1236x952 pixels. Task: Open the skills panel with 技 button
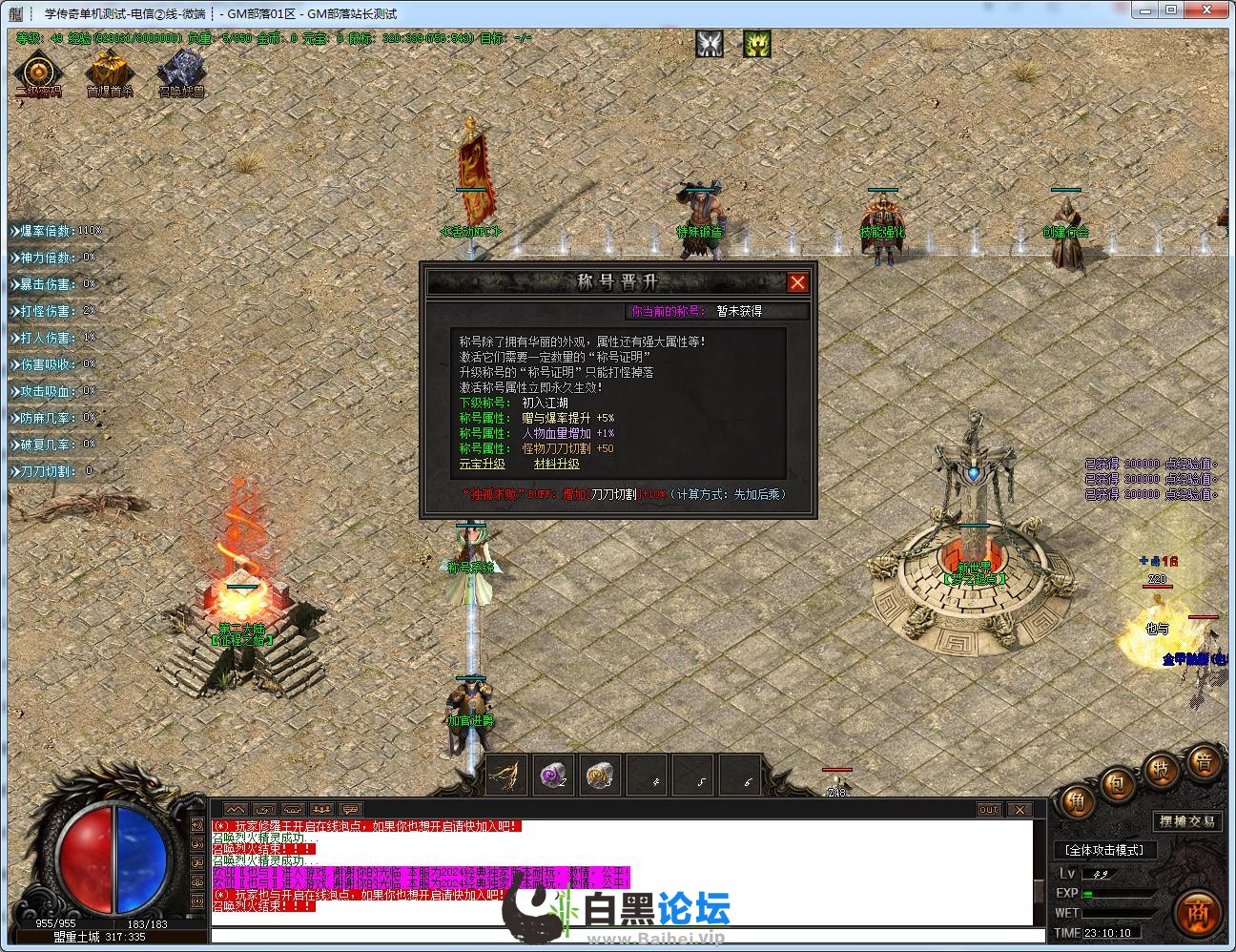tap(1161, 769)
